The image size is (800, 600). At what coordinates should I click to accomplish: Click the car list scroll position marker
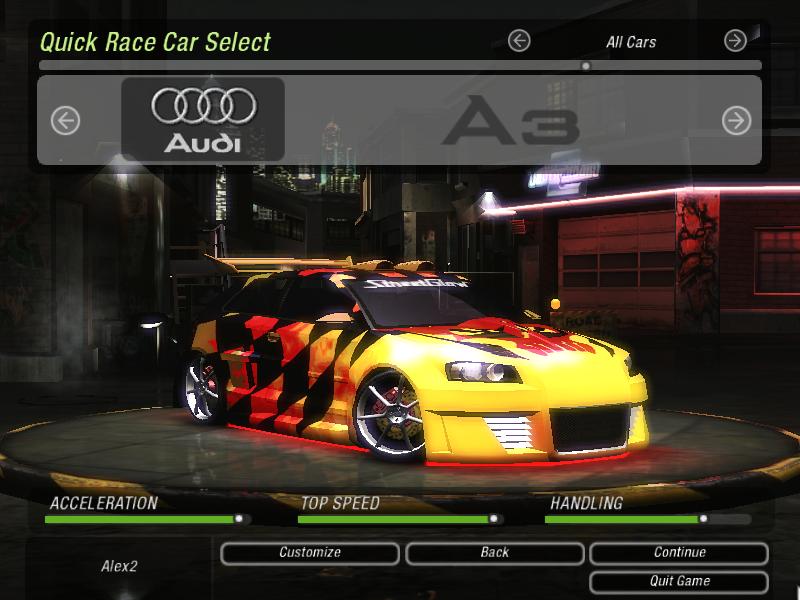coord(586,66)
